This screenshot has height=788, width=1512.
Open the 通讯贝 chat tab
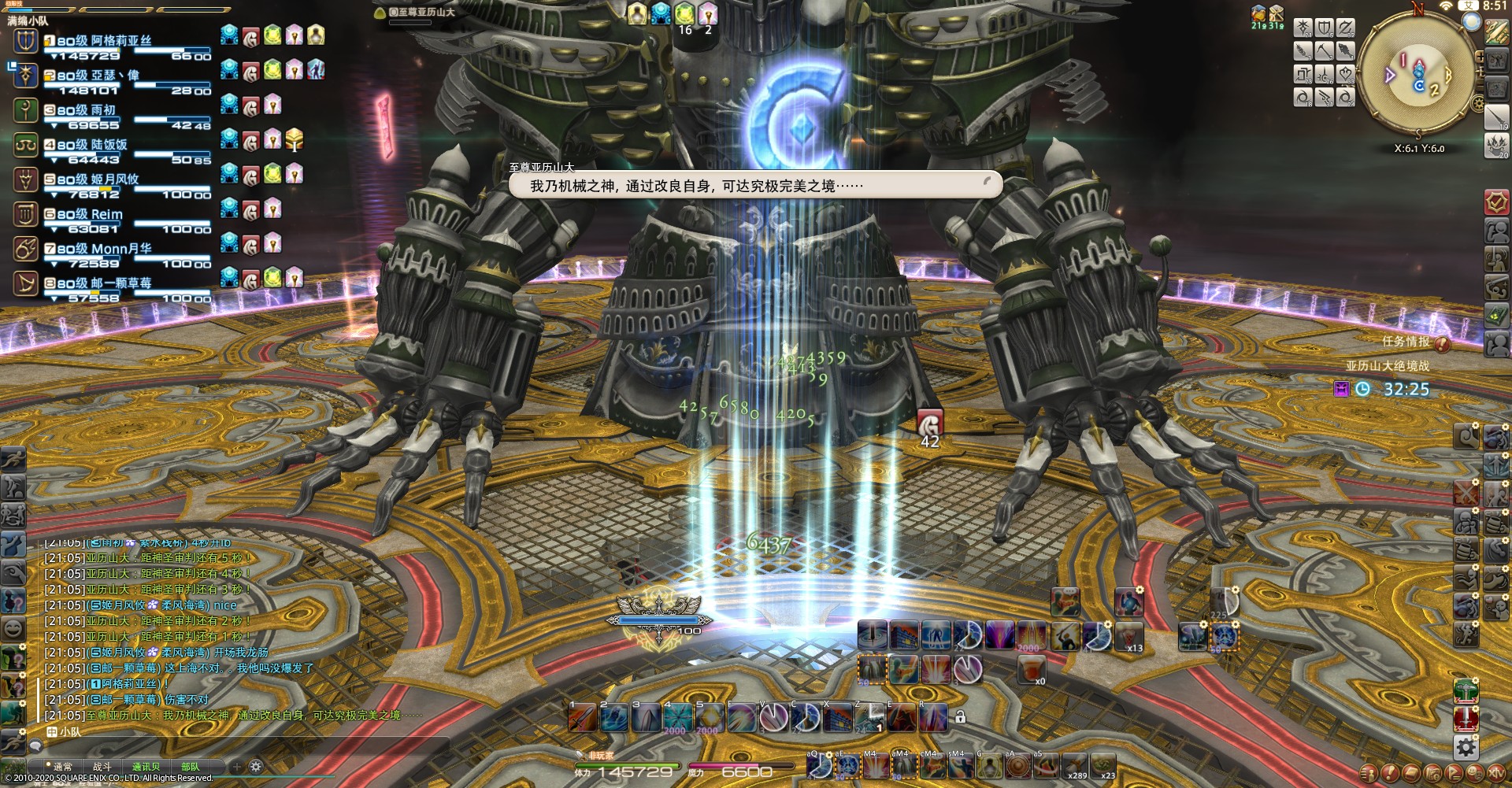pos(146,767)
